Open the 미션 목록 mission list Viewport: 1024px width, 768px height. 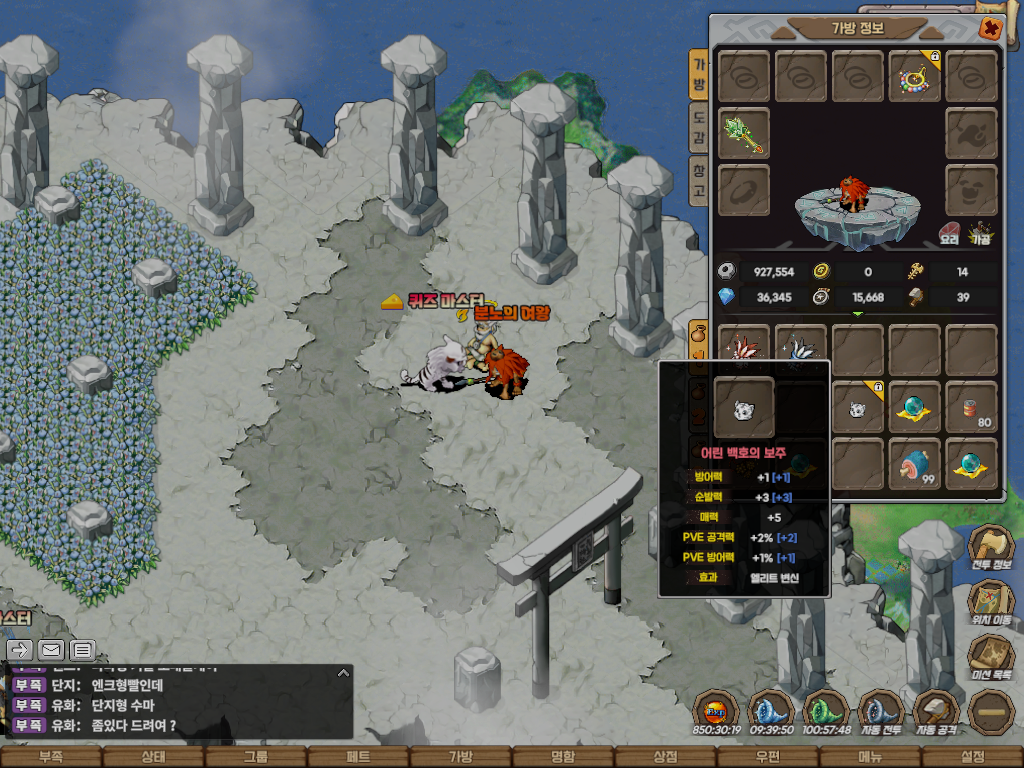990,658
